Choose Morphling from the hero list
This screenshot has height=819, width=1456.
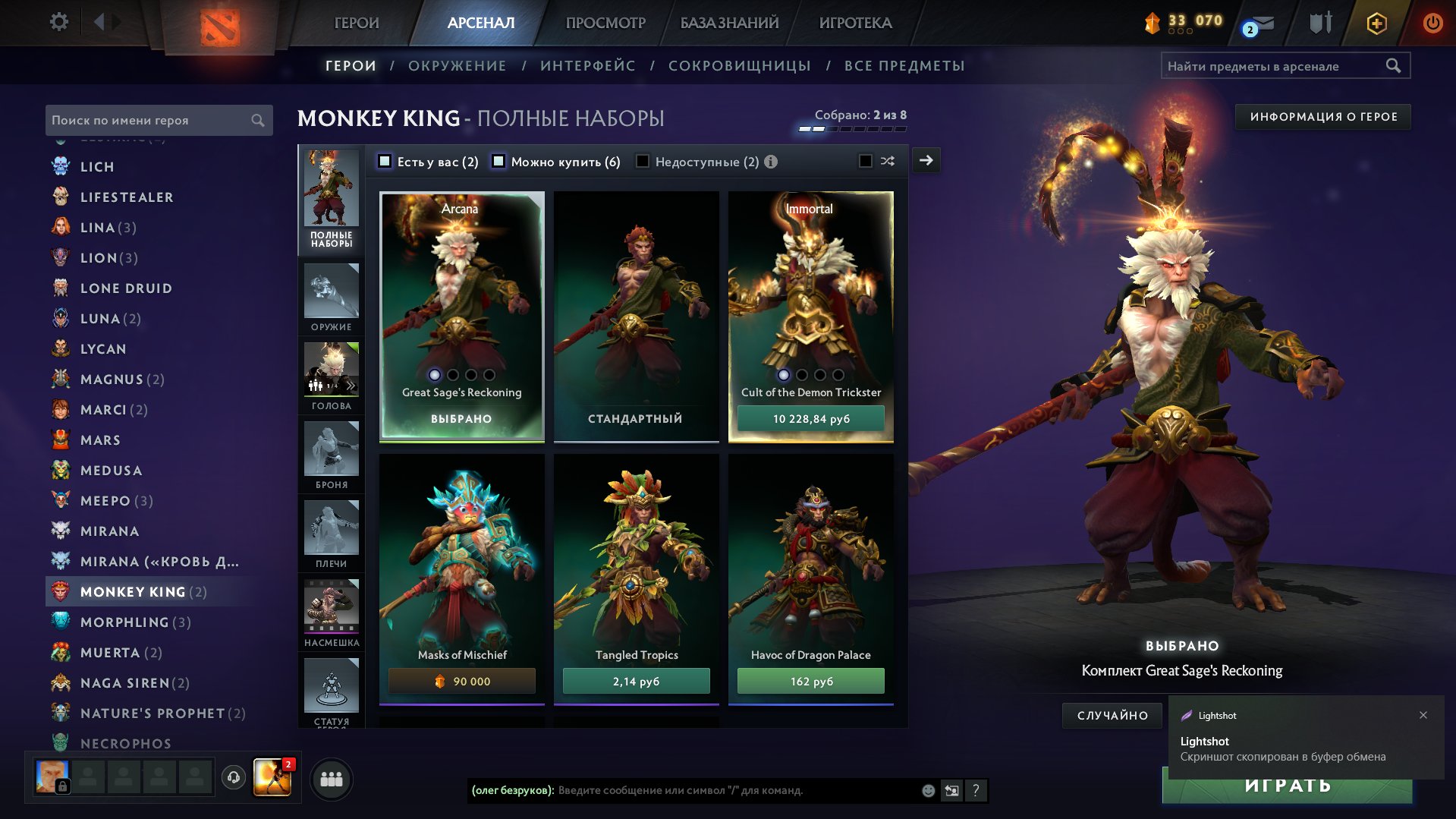point(124,622)
